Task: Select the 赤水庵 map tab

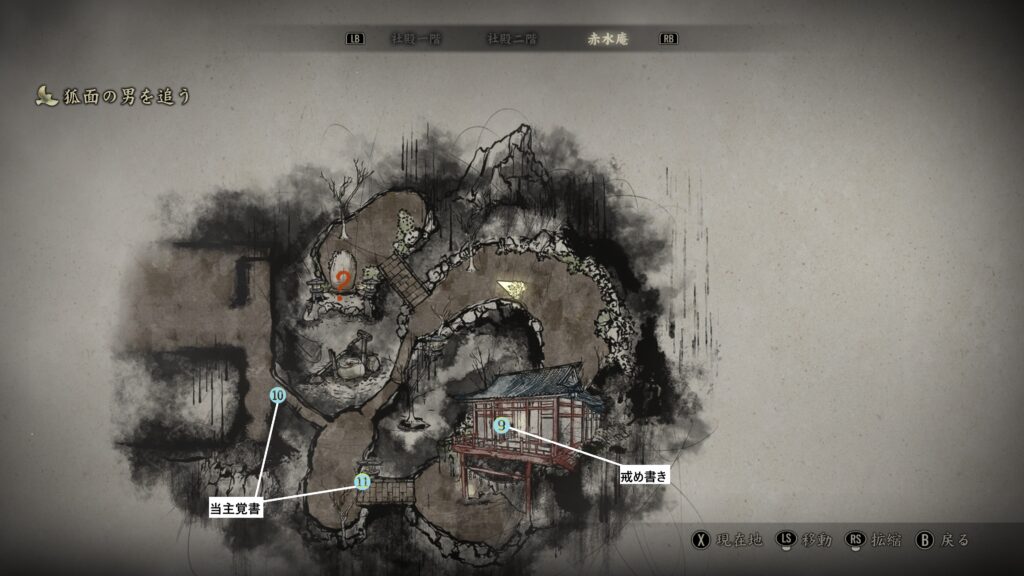Action: pyautogui.click(x=609, y=39)
